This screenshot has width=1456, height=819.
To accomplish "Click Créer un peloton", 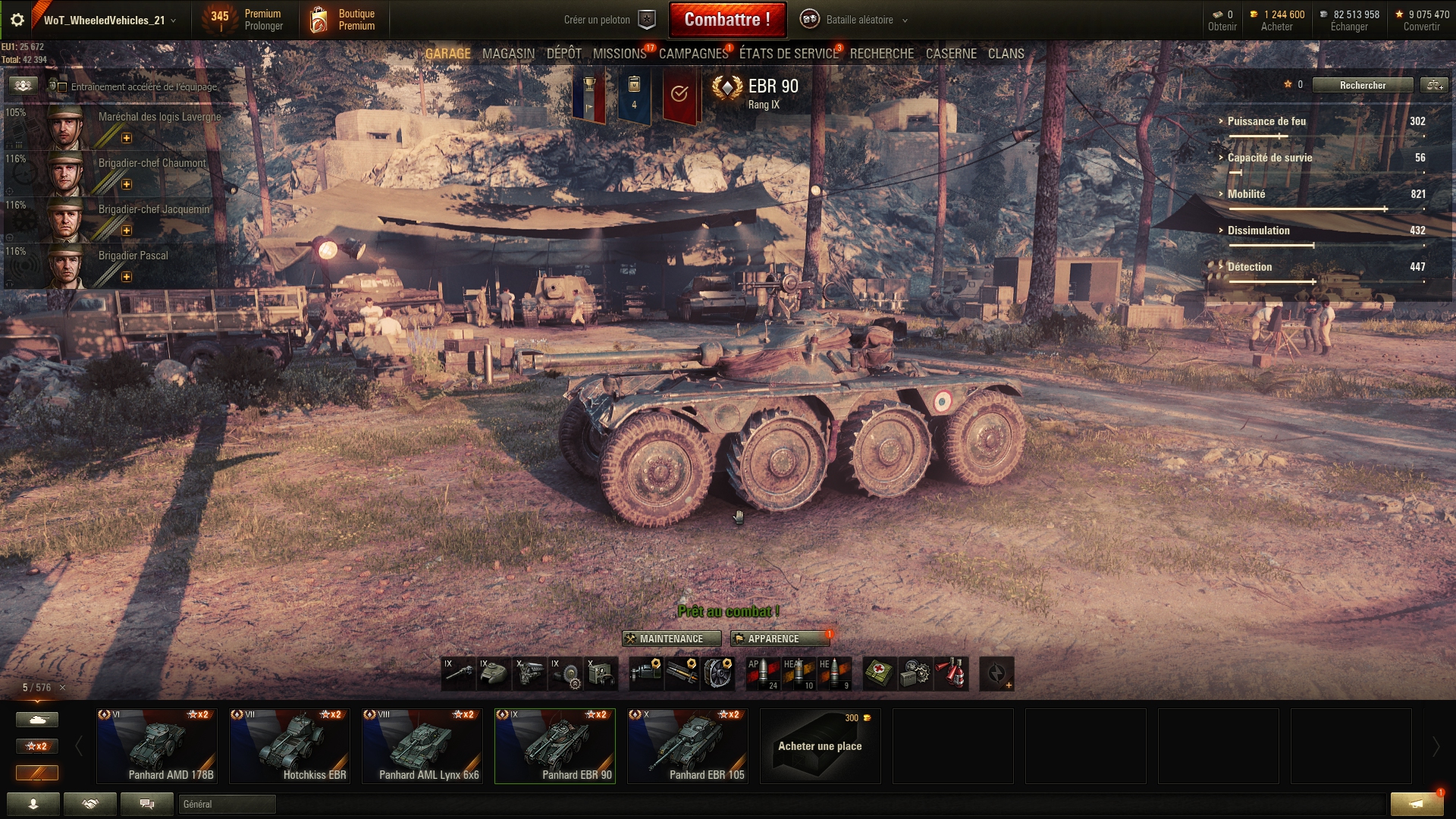I will 608,20.
